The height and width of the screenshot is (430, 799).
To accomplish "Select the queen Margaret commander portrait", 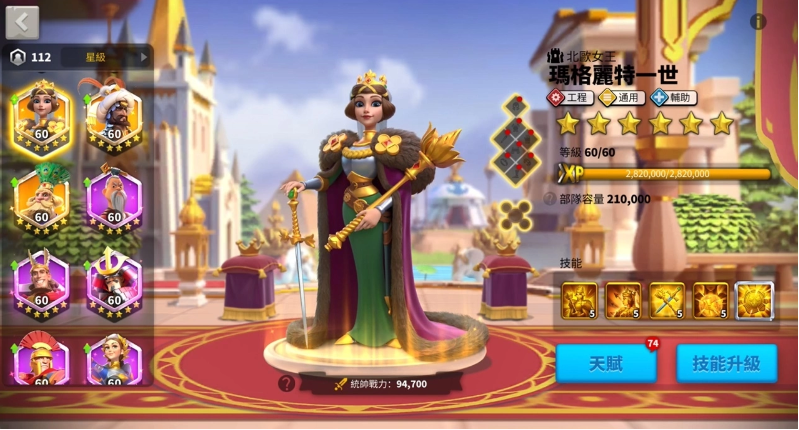I will pos(42,113).
